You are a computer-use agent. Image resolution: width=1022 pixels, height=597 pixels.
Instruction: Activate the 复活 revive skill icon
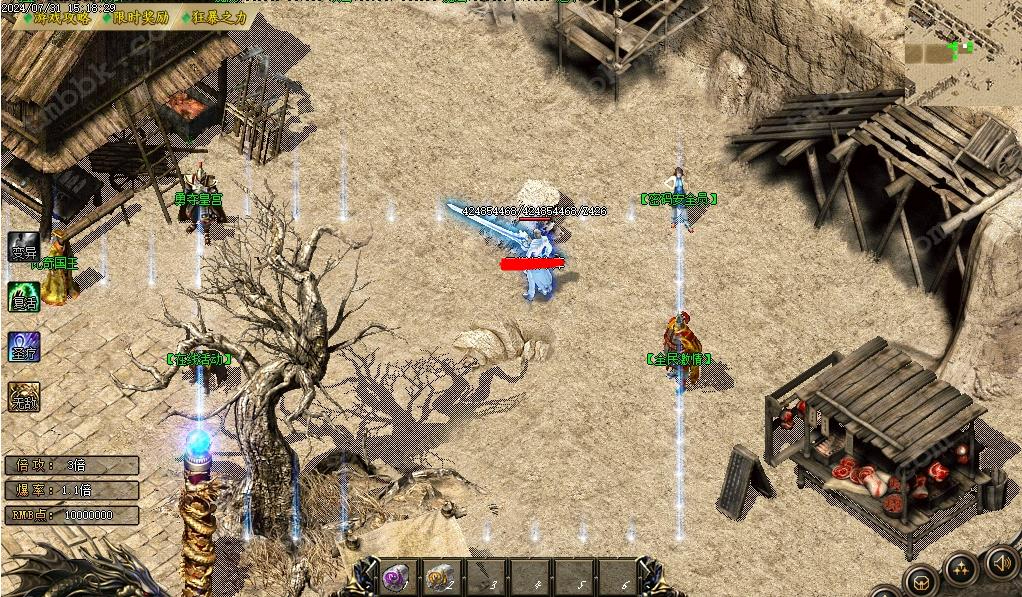point(23,297)
